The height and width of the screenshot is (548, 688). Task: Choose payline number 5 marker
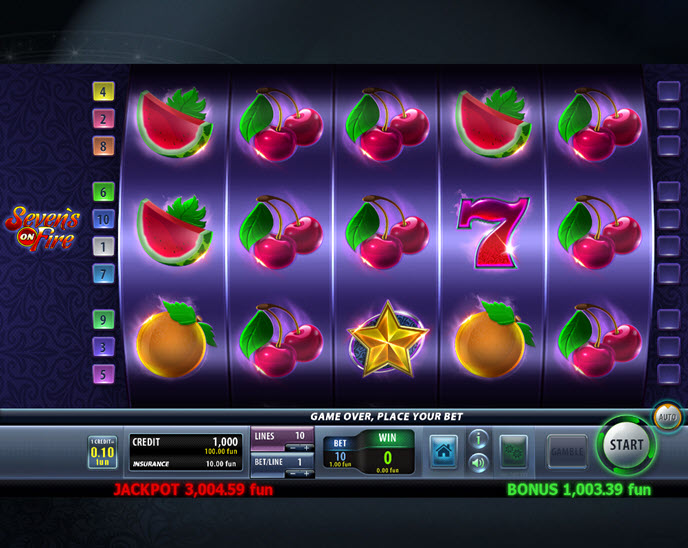coord(104,374)
